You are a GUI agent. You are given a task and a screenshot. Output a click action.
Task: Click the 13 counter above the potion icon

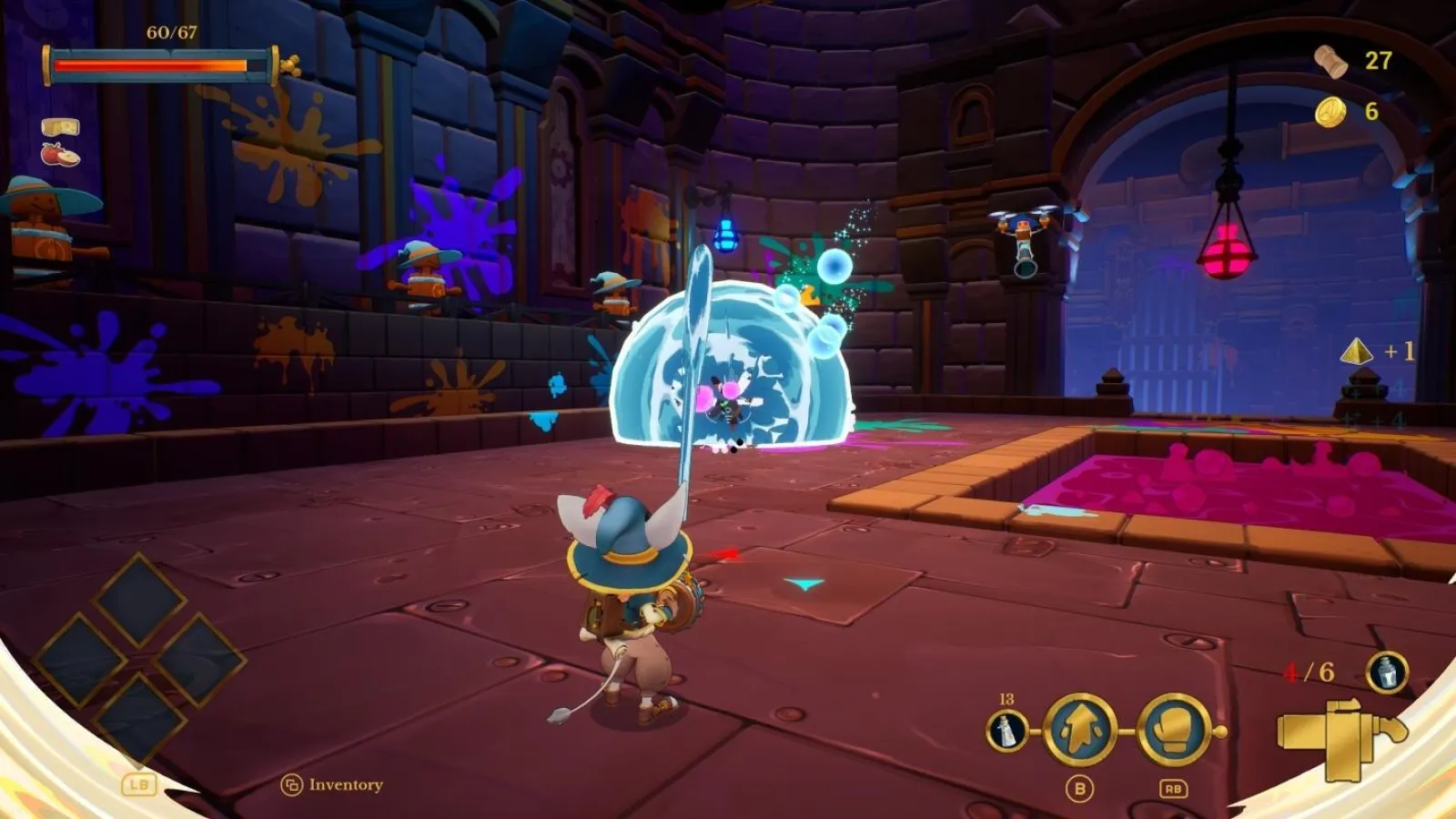point(1006,699)
